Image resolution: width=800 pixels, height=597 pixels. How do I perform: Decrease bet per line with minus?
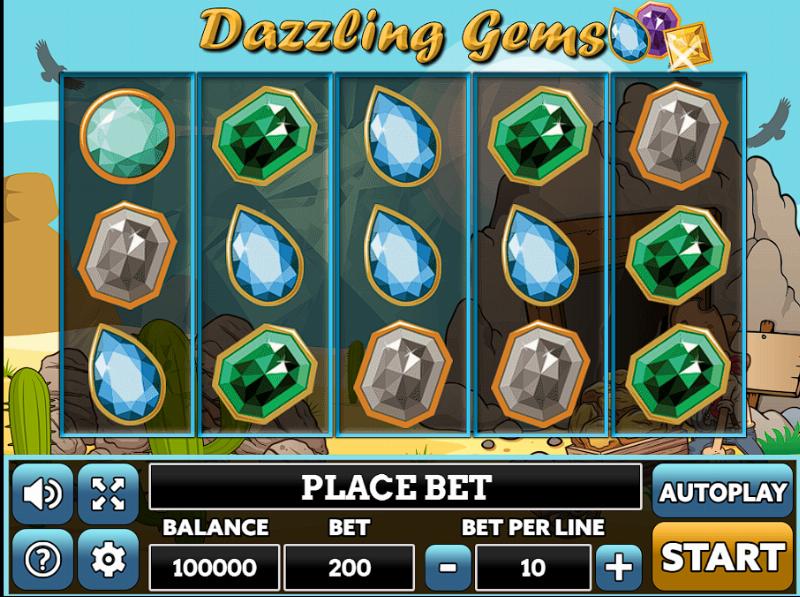(448, 568)
